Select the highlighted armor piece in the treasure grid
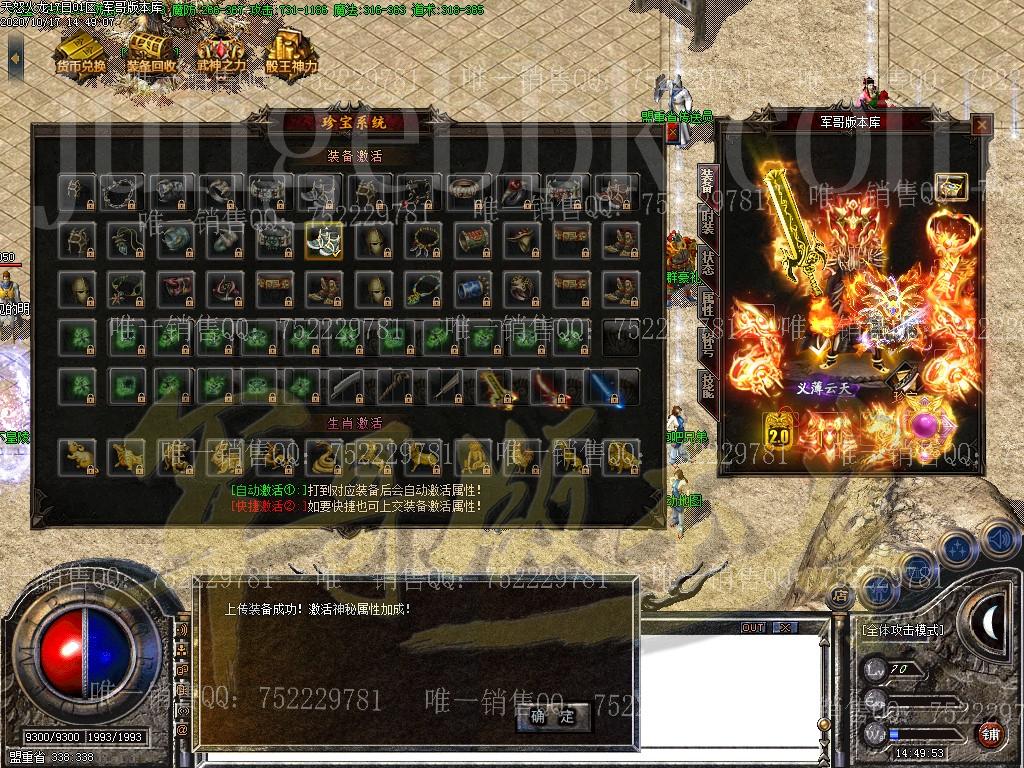This screenshot has width=1024, height=768. (x=323, y=240)
